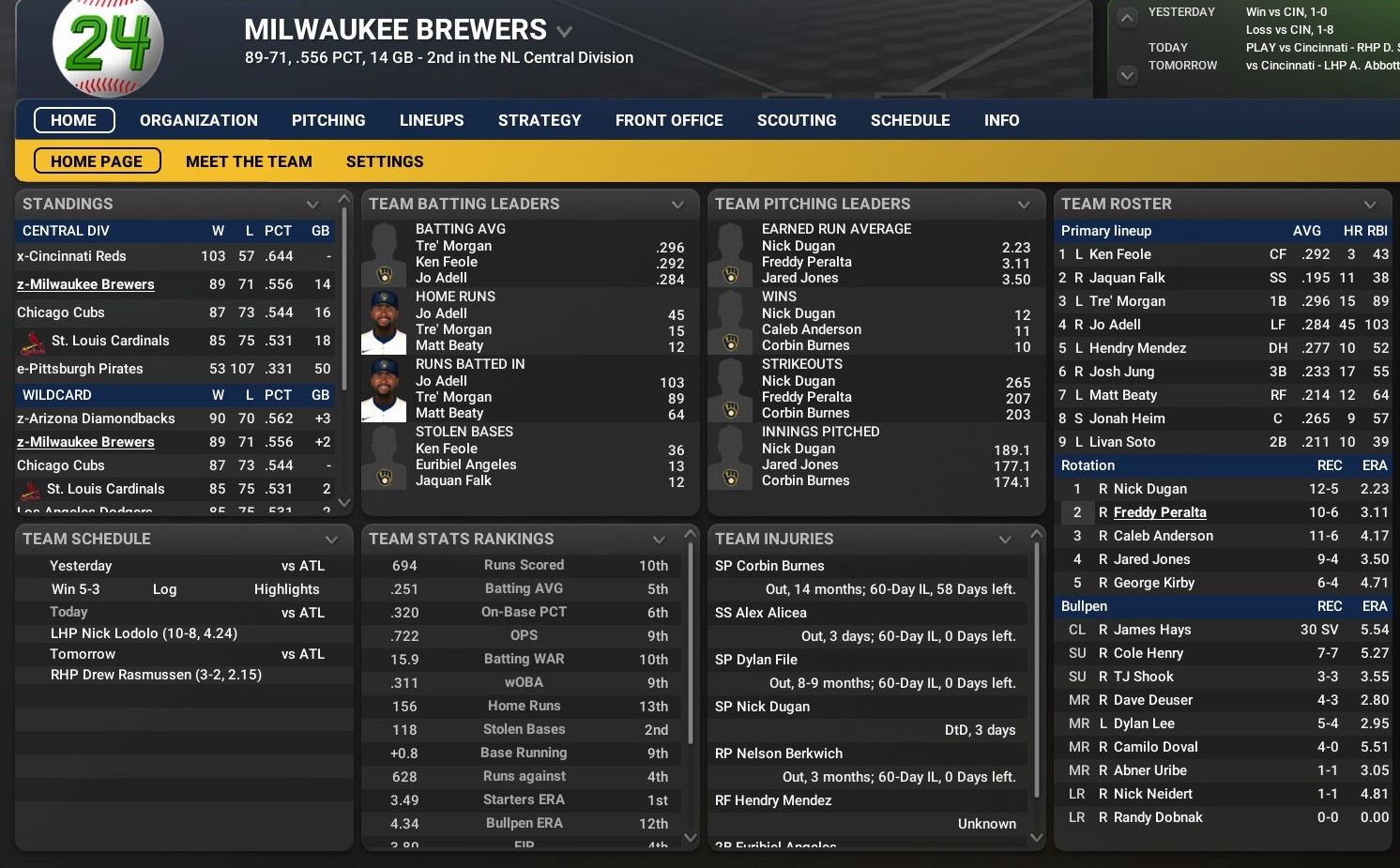Open Team Batting Leaders panel dropdown

click(677, 205)
